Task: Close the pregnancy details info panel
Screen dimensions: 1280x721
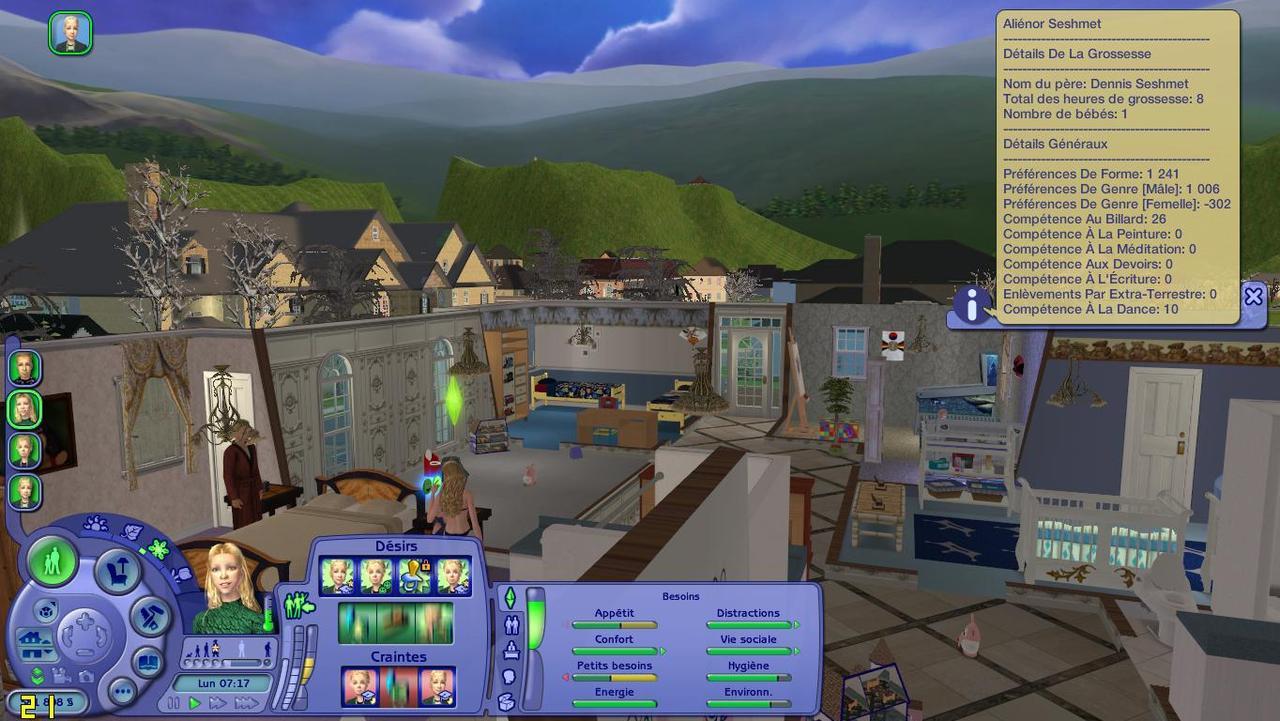Action: pyautogui.click(x=1253, y=296)
